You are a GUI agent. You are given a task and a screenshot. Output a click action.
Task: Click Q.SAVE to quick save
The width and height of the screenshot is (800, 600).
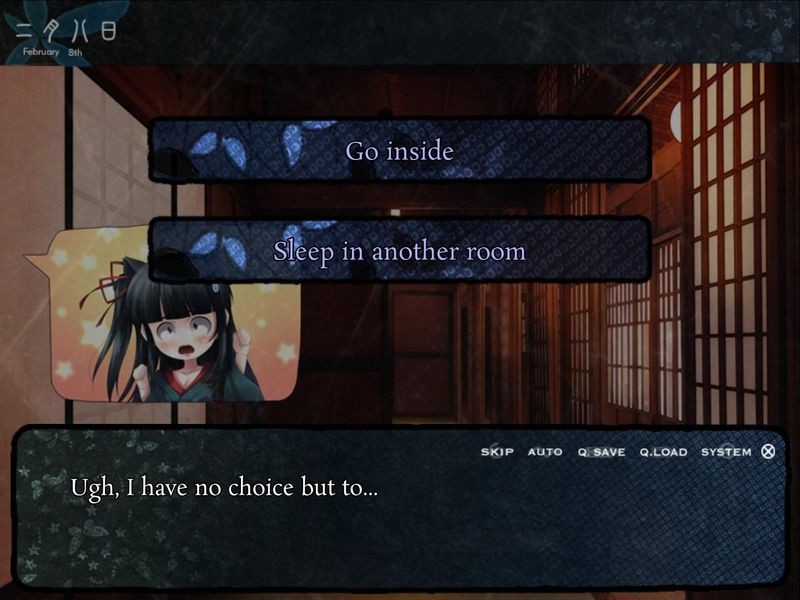pyautogui.click(x=601, y=452)
